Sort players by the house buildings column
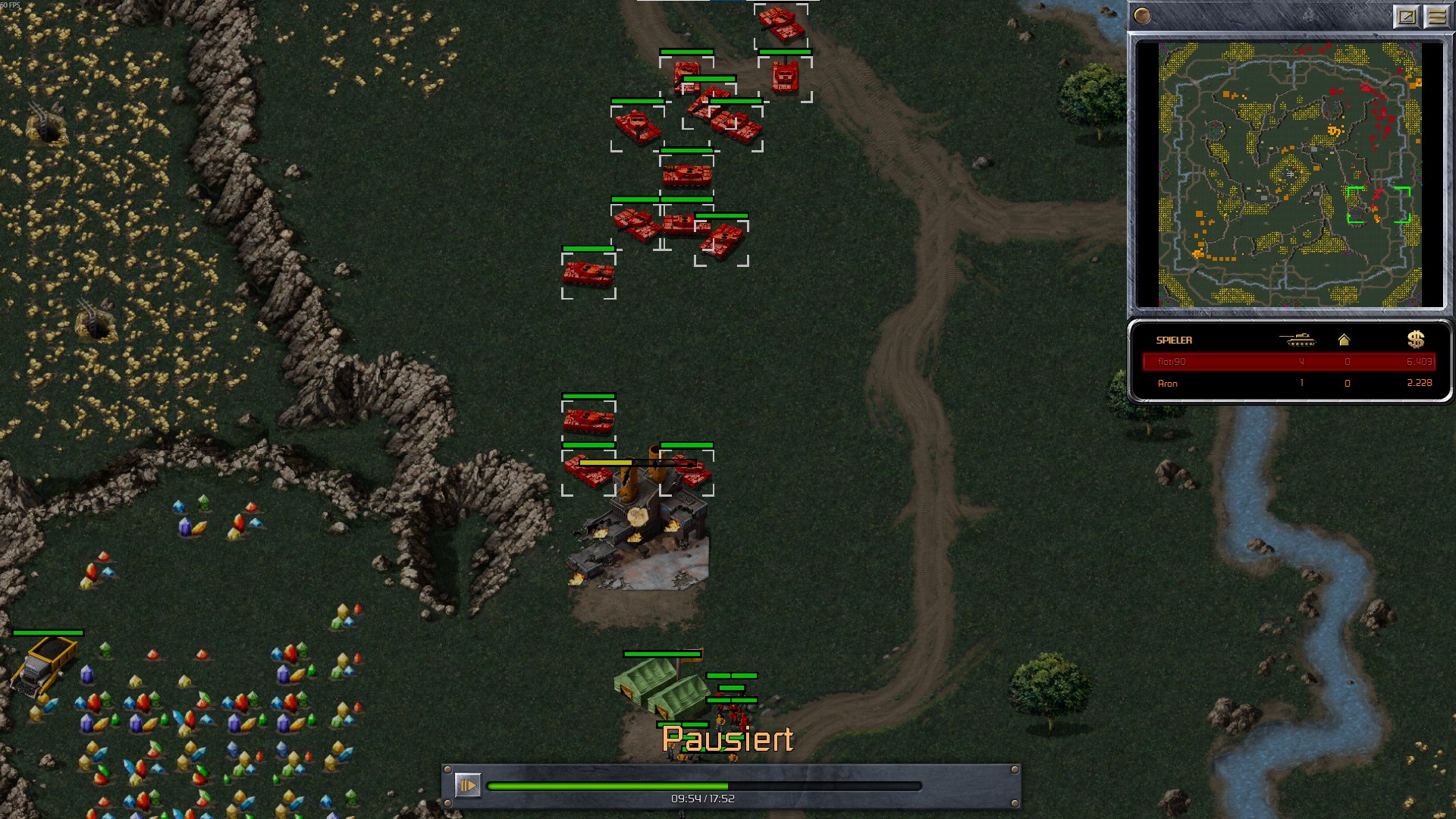 point(1344,340)
